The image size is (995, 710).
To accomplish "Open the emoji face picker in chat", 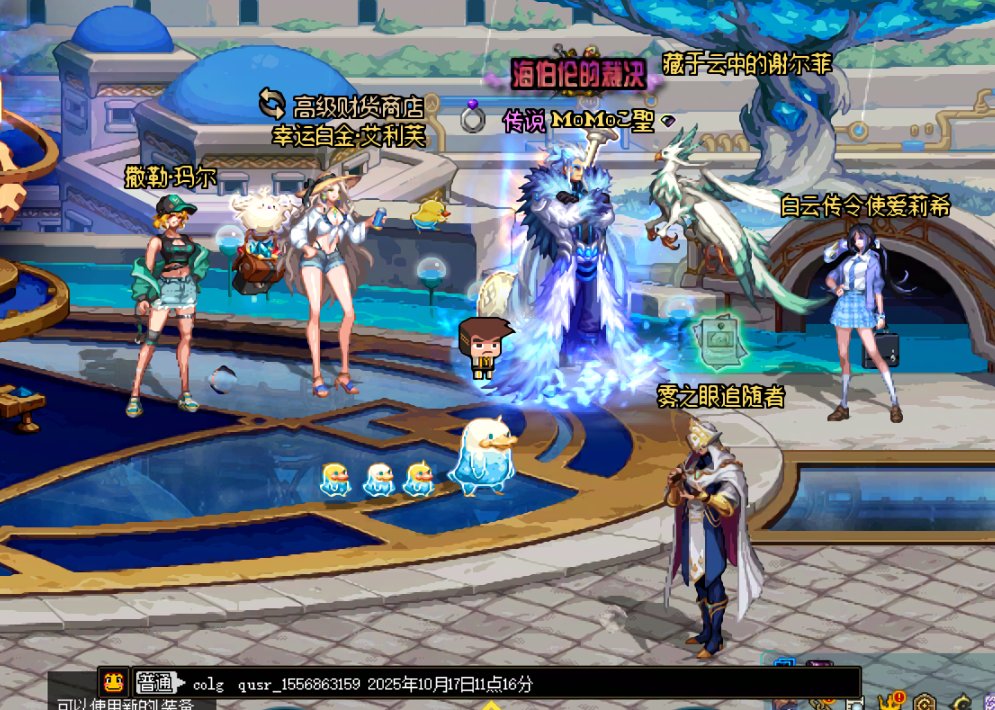I will (112, 683).
